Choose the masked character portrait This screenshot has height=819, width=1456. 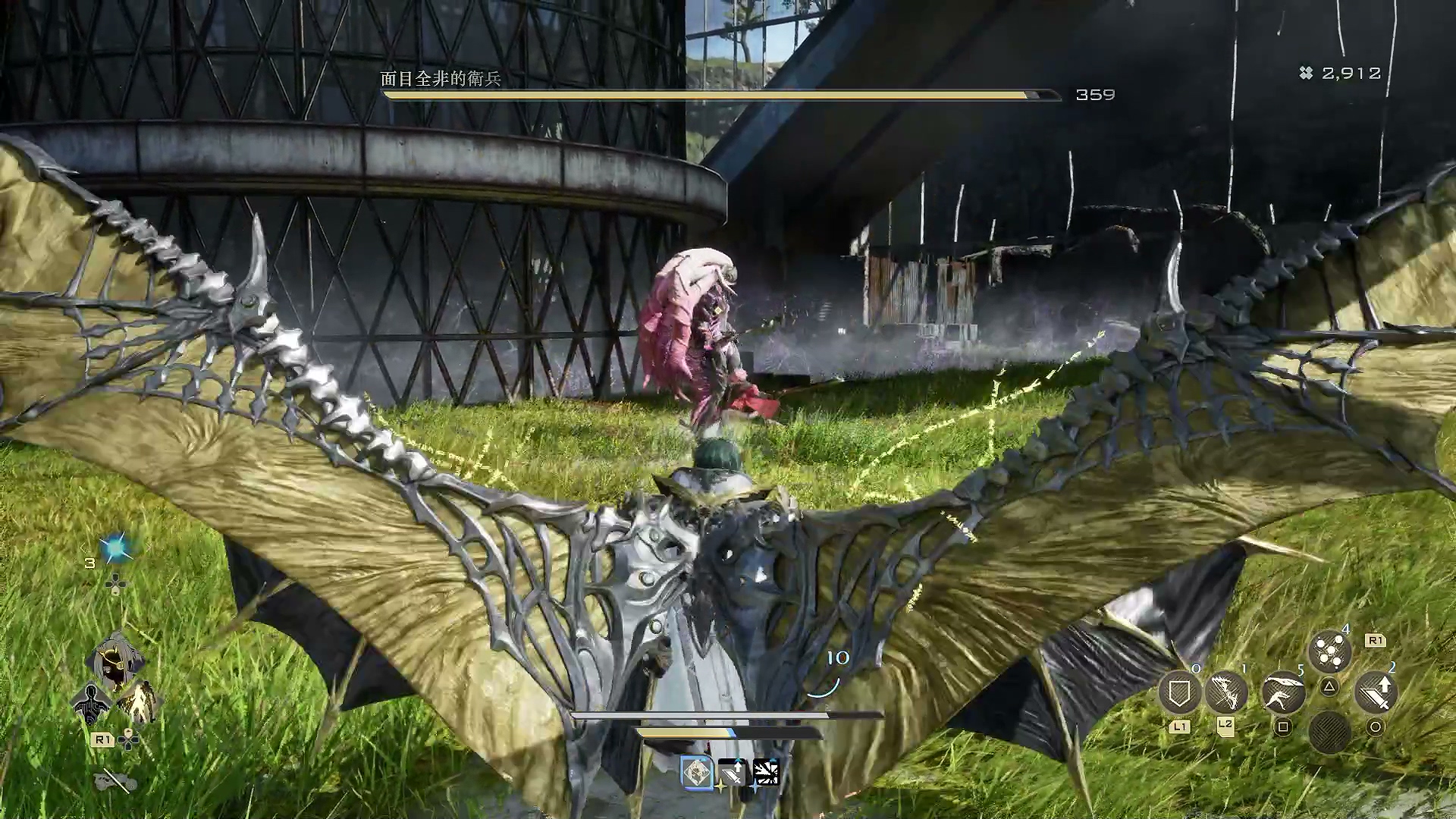pyautogui.click(x=116, y=661)
